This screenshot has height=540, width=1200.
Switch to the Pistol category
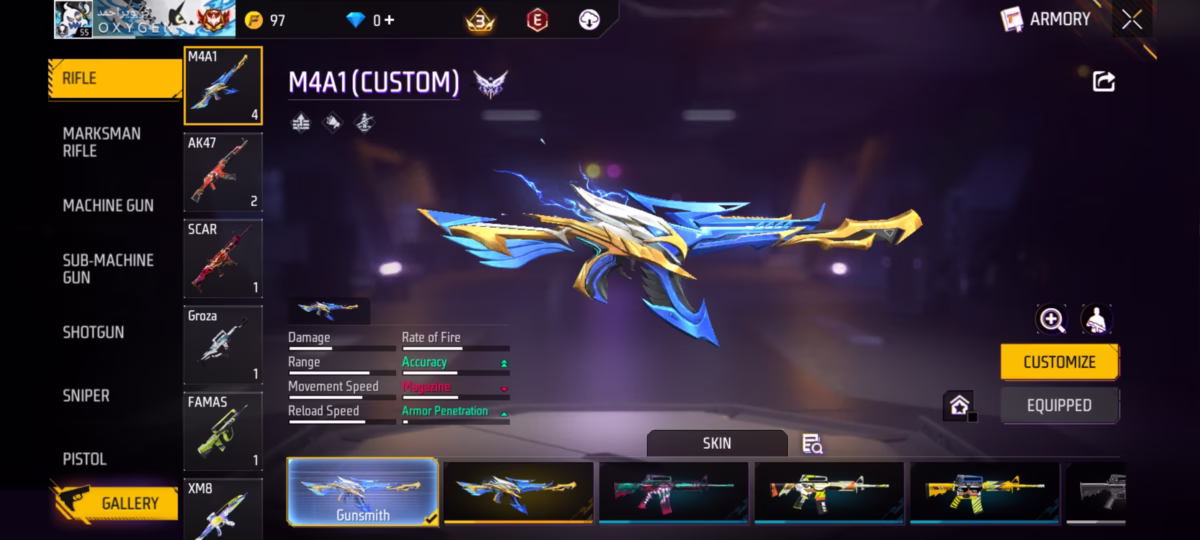85,459
